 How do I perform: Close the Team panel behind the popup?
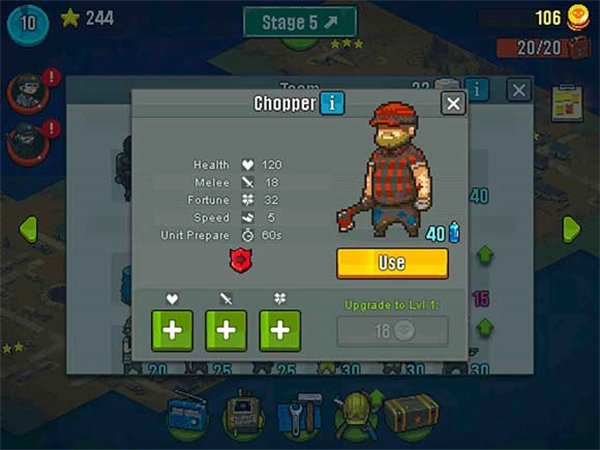pyautogui.click(x=518, y=90)
